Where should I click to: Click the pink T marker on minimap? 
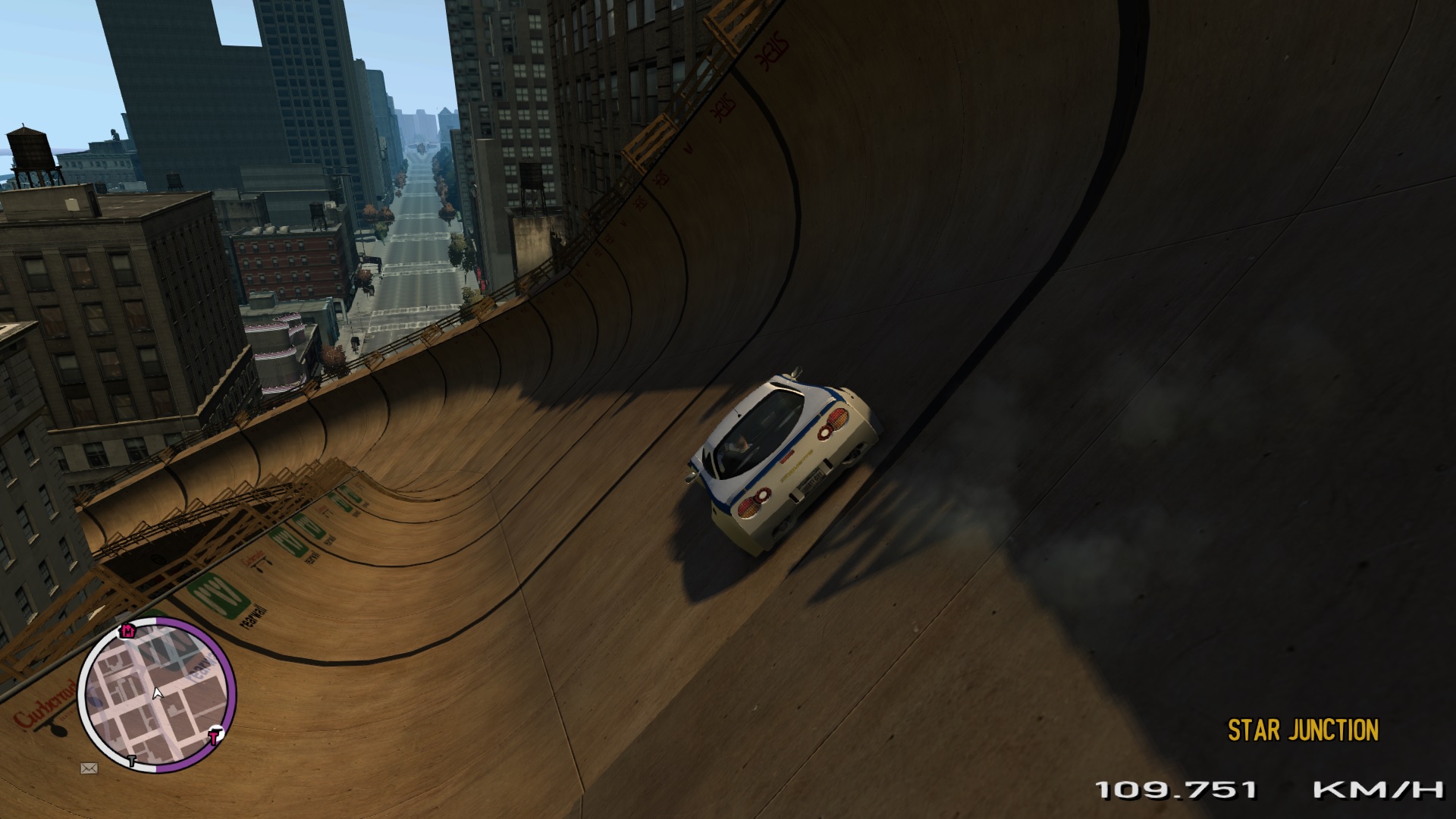(x=215, y=736)
